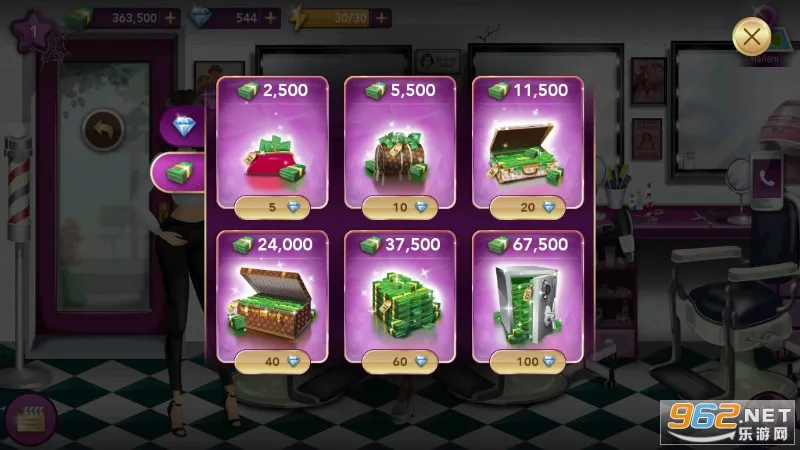Add more cash with the plus button
This screenshot has height=450, width=800.
click(172, 18)
